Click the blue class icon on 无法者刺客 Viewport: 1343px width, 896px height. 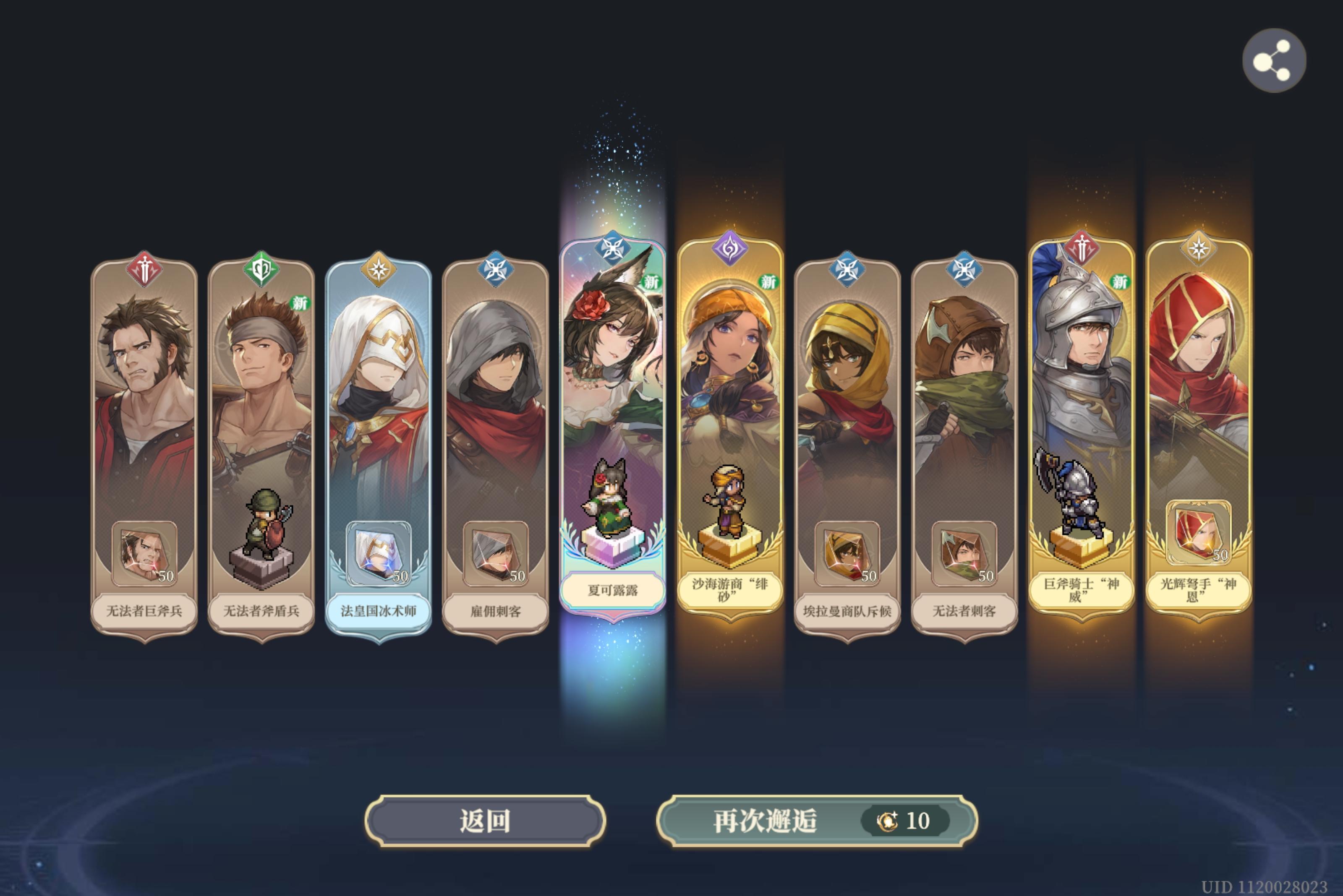[x=966, y=268]
